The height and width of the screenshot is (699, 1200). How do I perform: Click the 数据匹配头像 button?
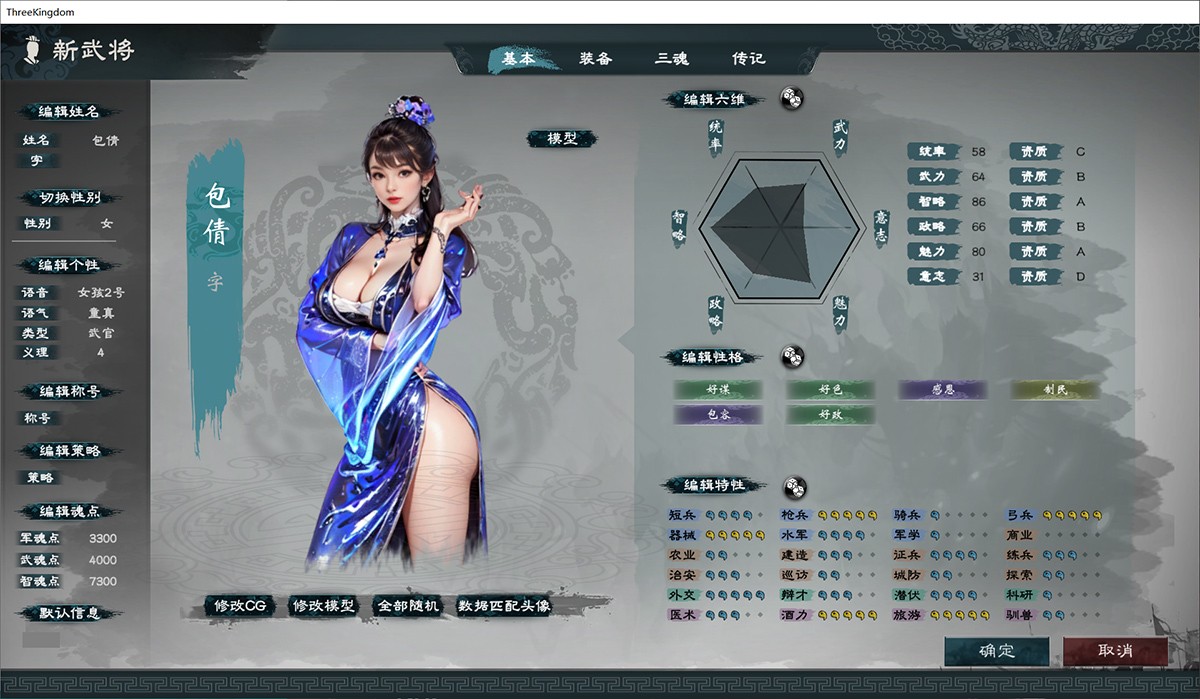coord(504,605)
